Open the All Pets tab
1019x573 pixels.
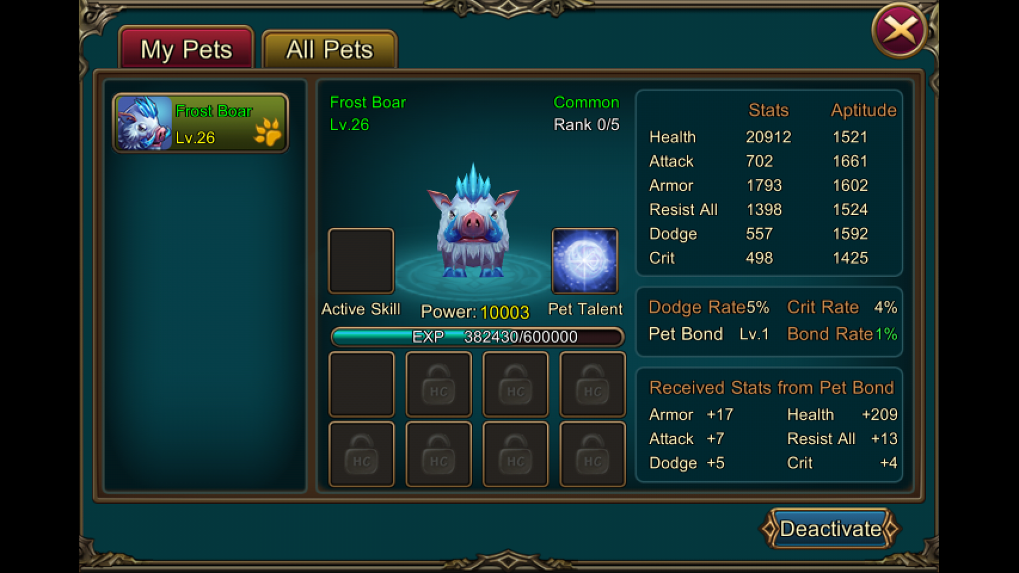pos(329,49)
